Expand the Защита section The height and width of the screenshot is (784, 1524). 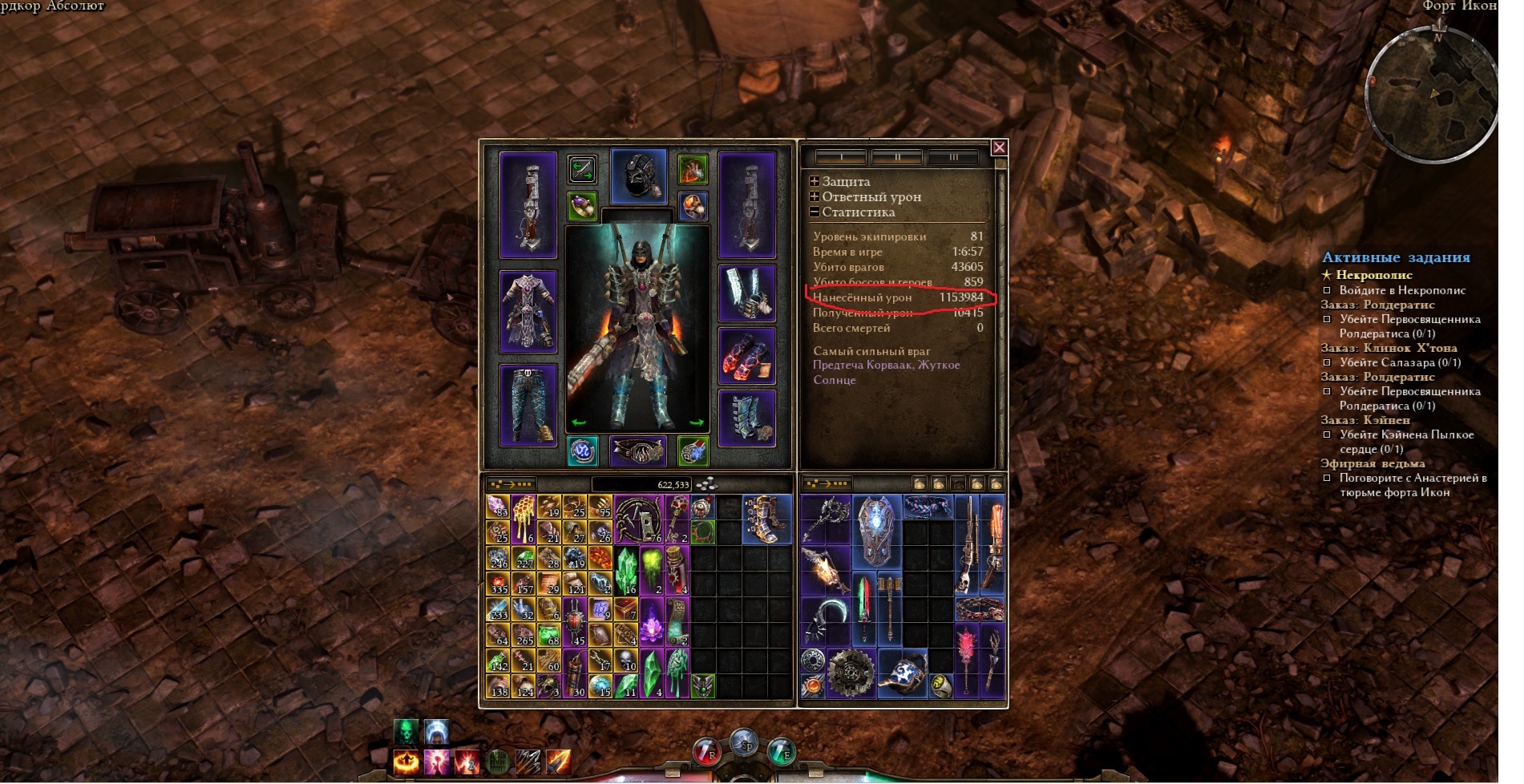tap(815, 182)
